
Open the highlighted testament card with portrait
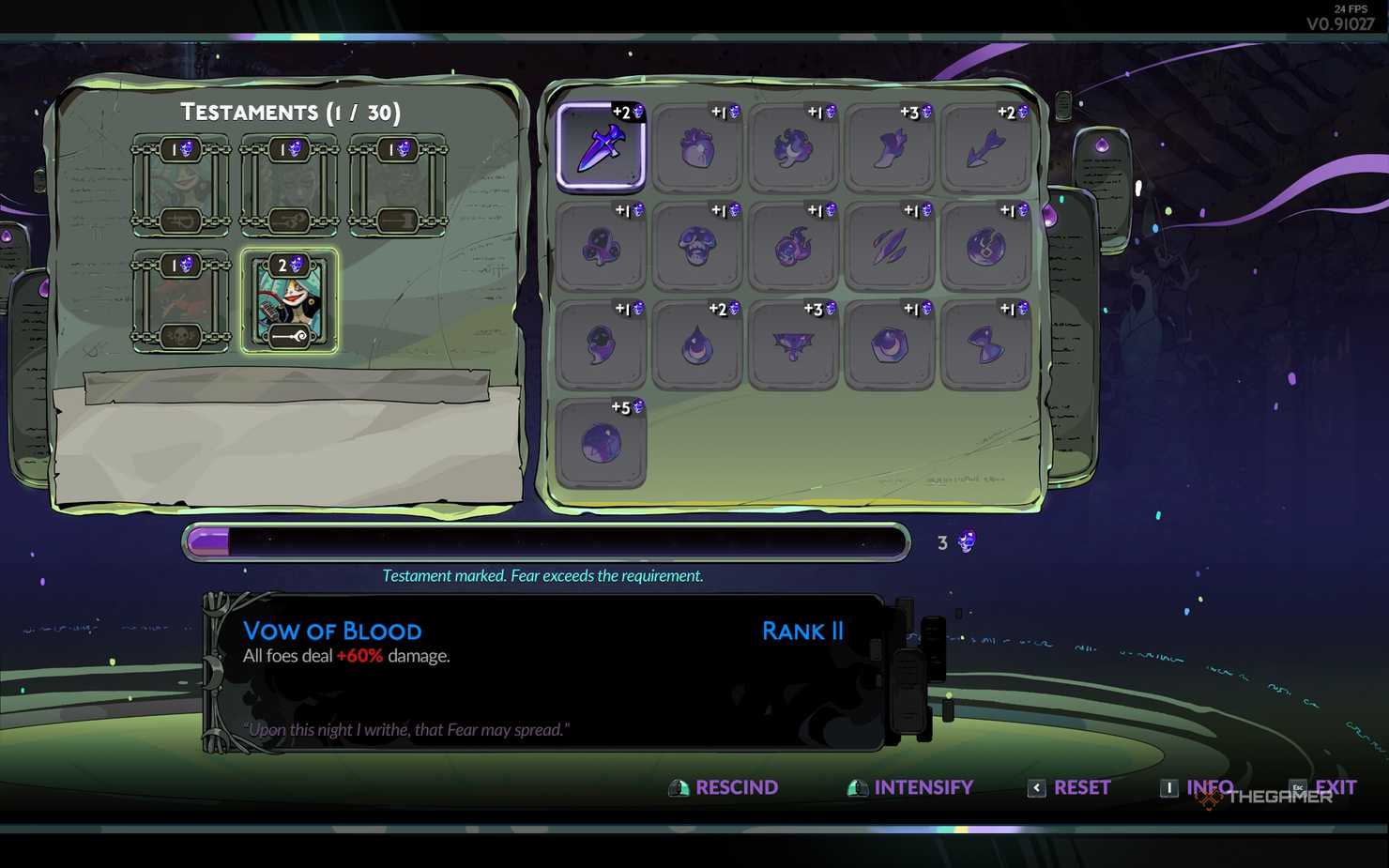click(289, 301)
